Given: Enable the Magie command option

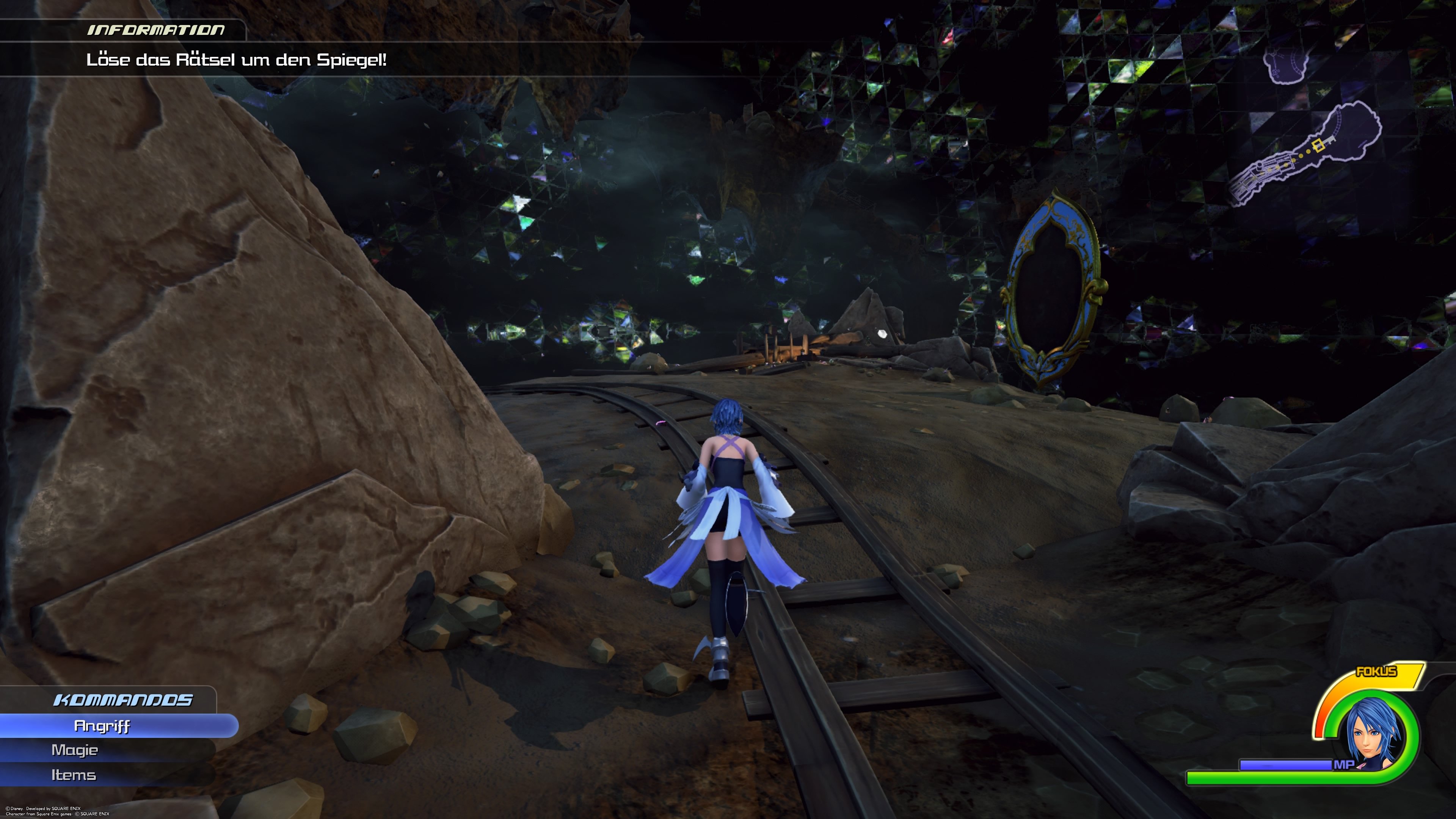Looking at the screenshot, I should point(75,750).
